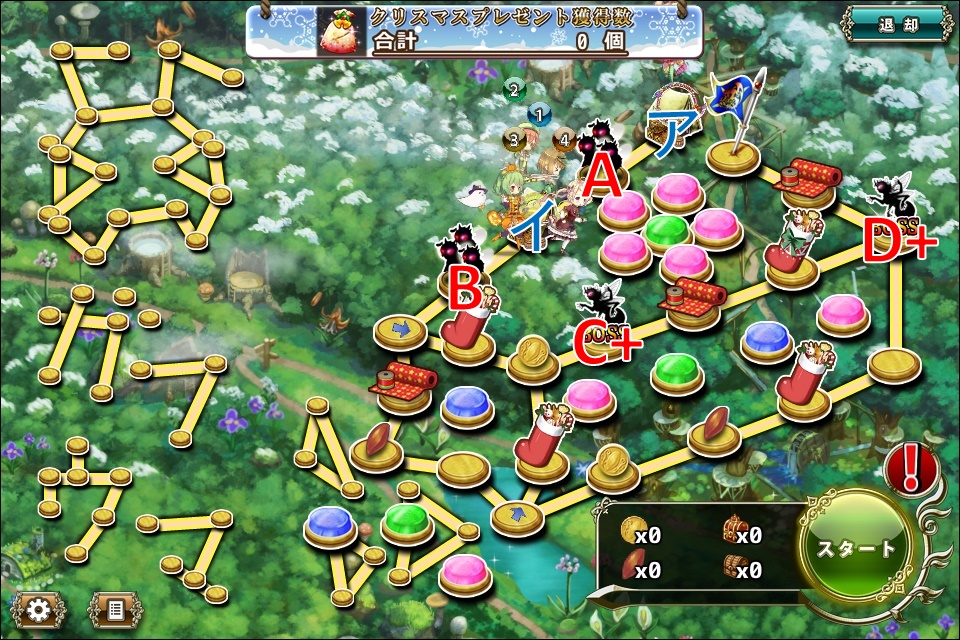
Task: Open the list log icon
Action: coord(115,607)
